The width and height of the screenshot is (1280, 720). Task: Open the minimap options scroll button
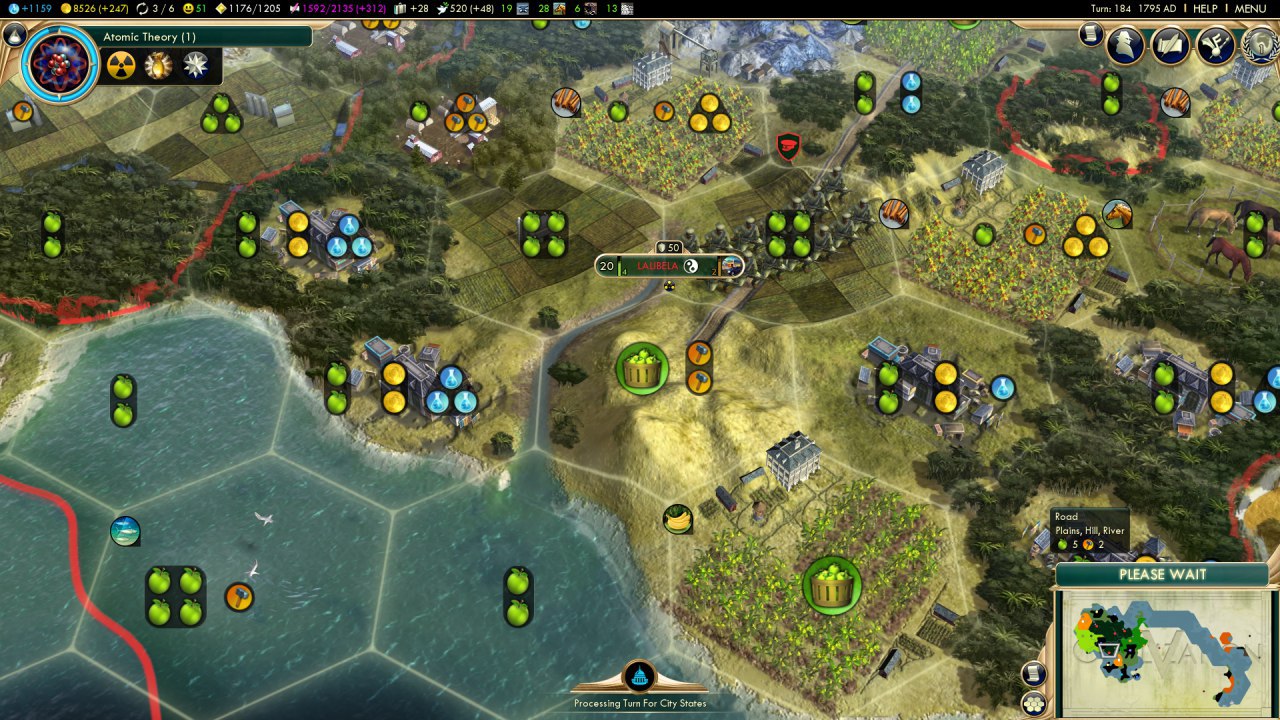pos(1033,673)
